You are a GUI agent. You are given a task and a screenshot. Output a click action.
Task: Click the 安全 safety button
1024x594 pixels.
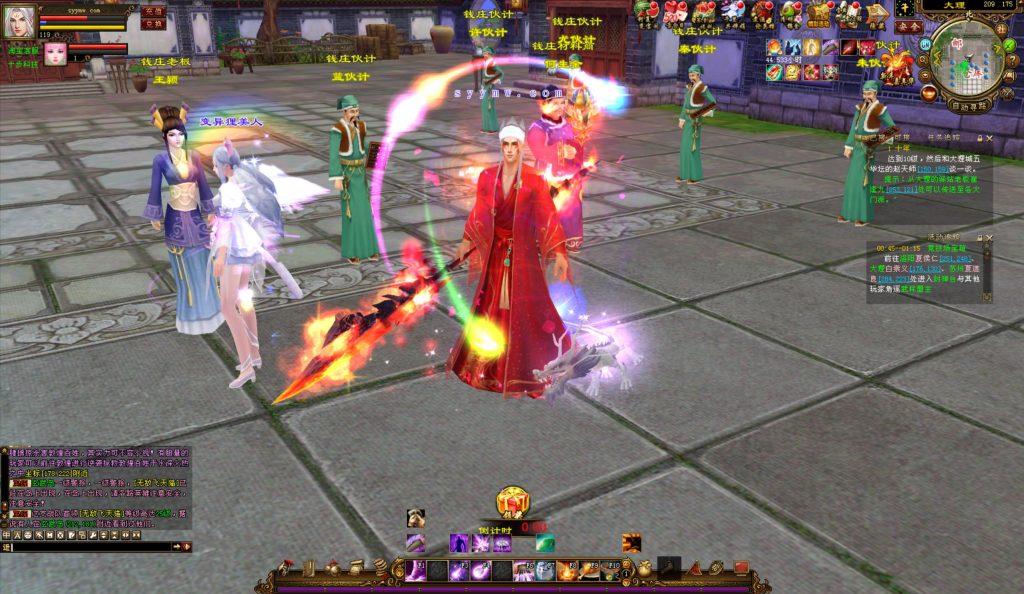(908, 27)
